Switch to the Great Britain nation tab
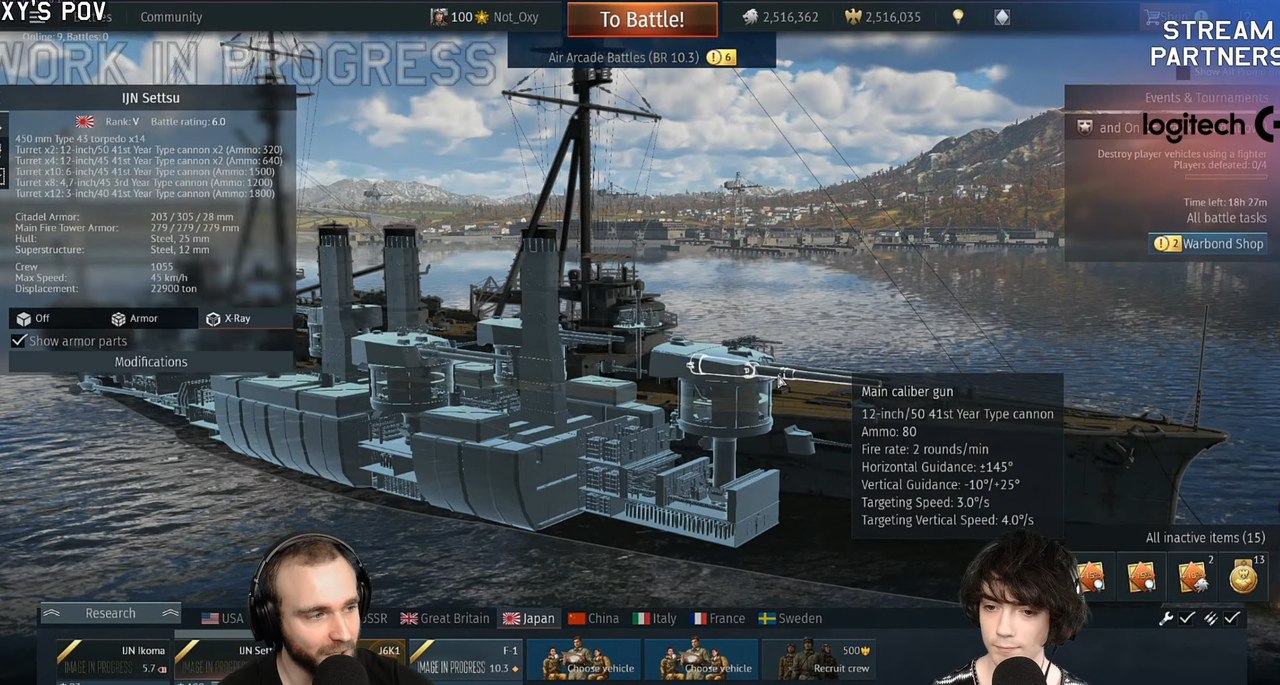Screen dimensions: 1280x685 pyautogui.click(x=445, y=618)
